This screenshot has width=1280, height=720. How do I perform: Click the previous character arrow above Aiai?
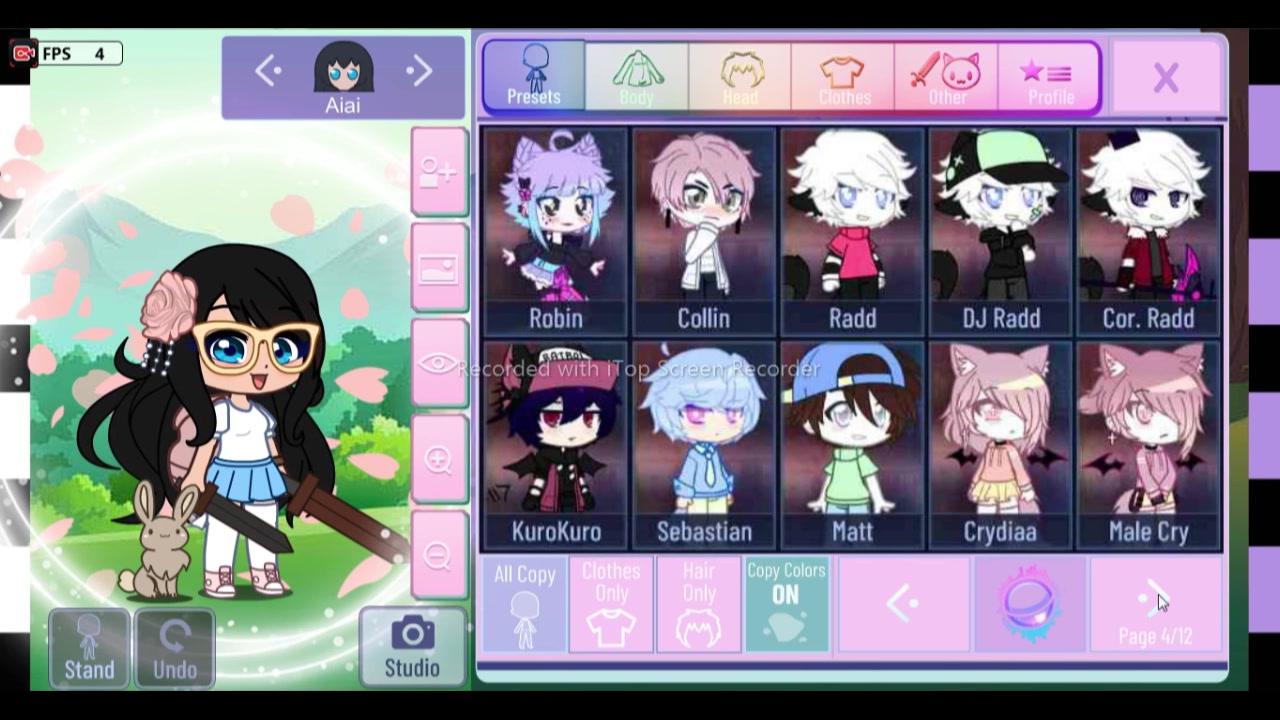[x=266, y=71]
